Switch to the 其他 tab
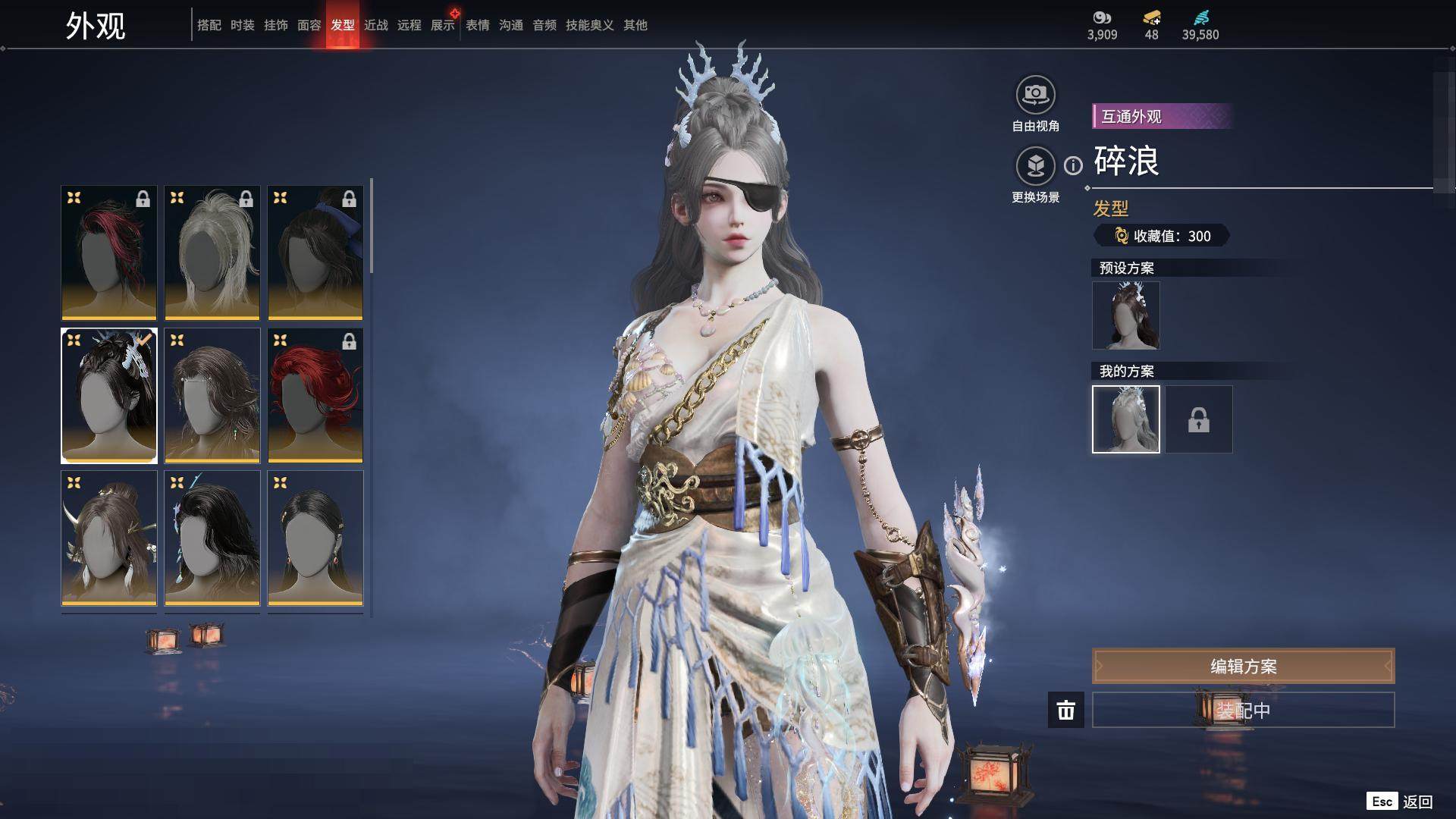The image size is (1456, 819). (635, 25)
